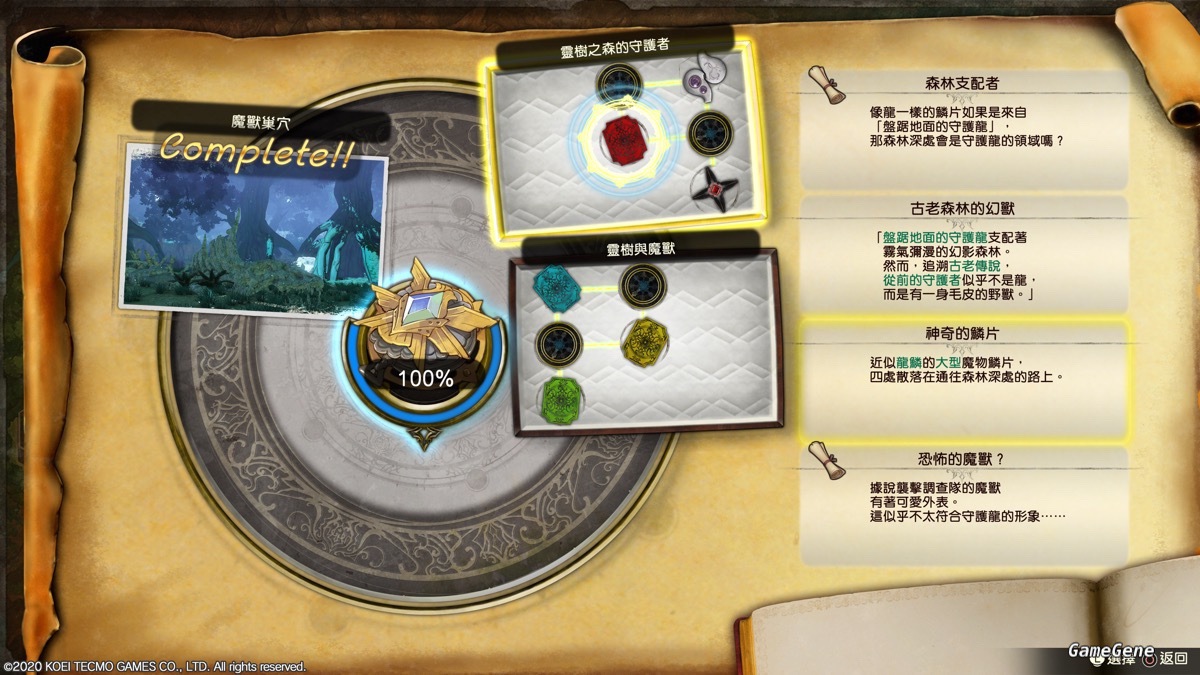Open the 古老森林的幻獸 clue entry
This screenshot has height=675, width=1200.
click(964, 254)
